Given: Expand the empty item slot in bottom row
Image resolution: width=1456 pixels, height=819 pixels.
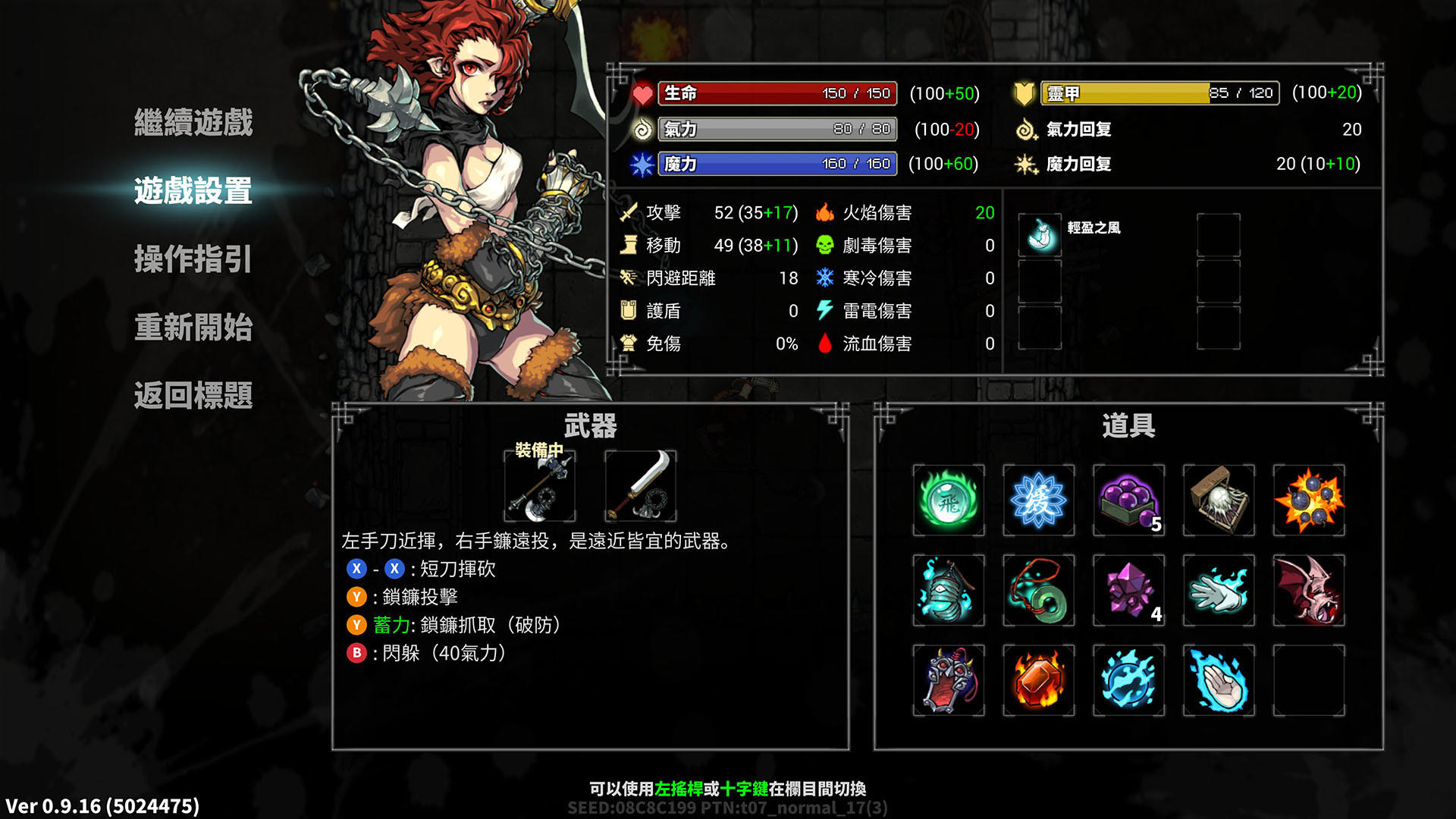Looking at the screenshot, I should (1310, 681).
